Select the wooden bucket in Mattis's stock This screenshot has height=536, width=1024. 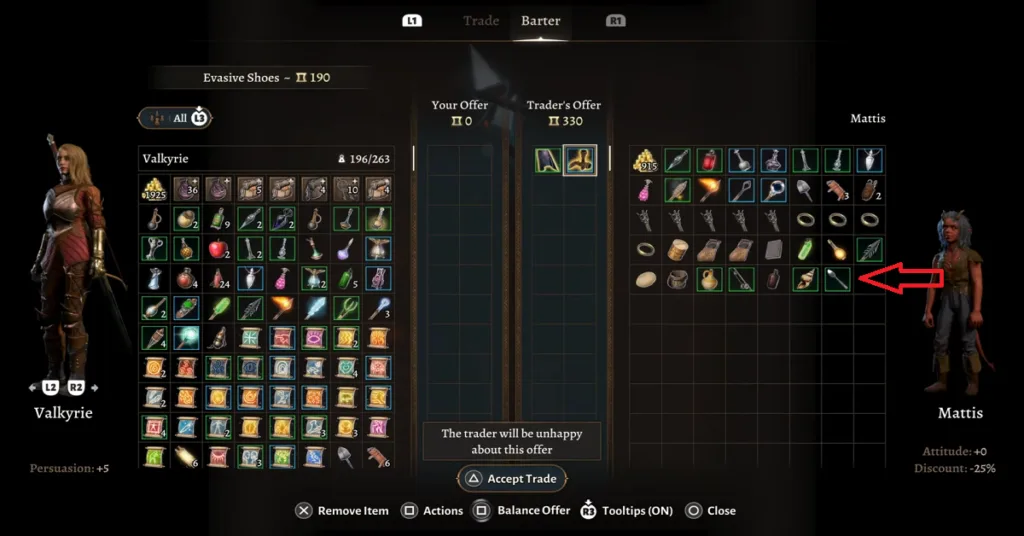pos(678,280)
